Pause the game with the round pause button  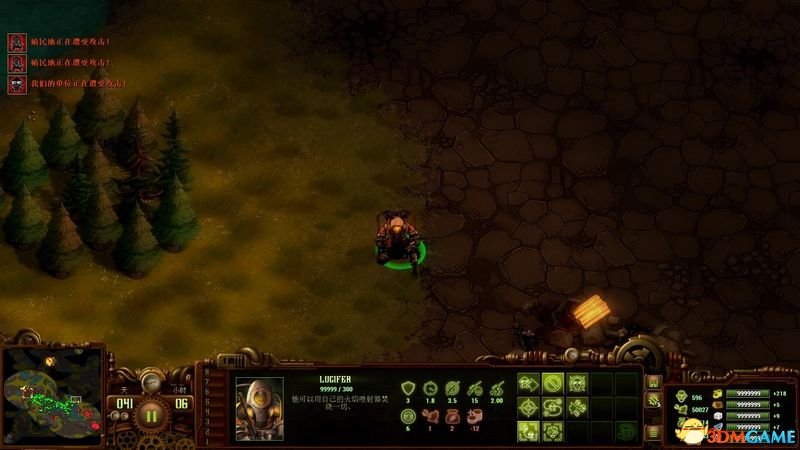point(152,412)
